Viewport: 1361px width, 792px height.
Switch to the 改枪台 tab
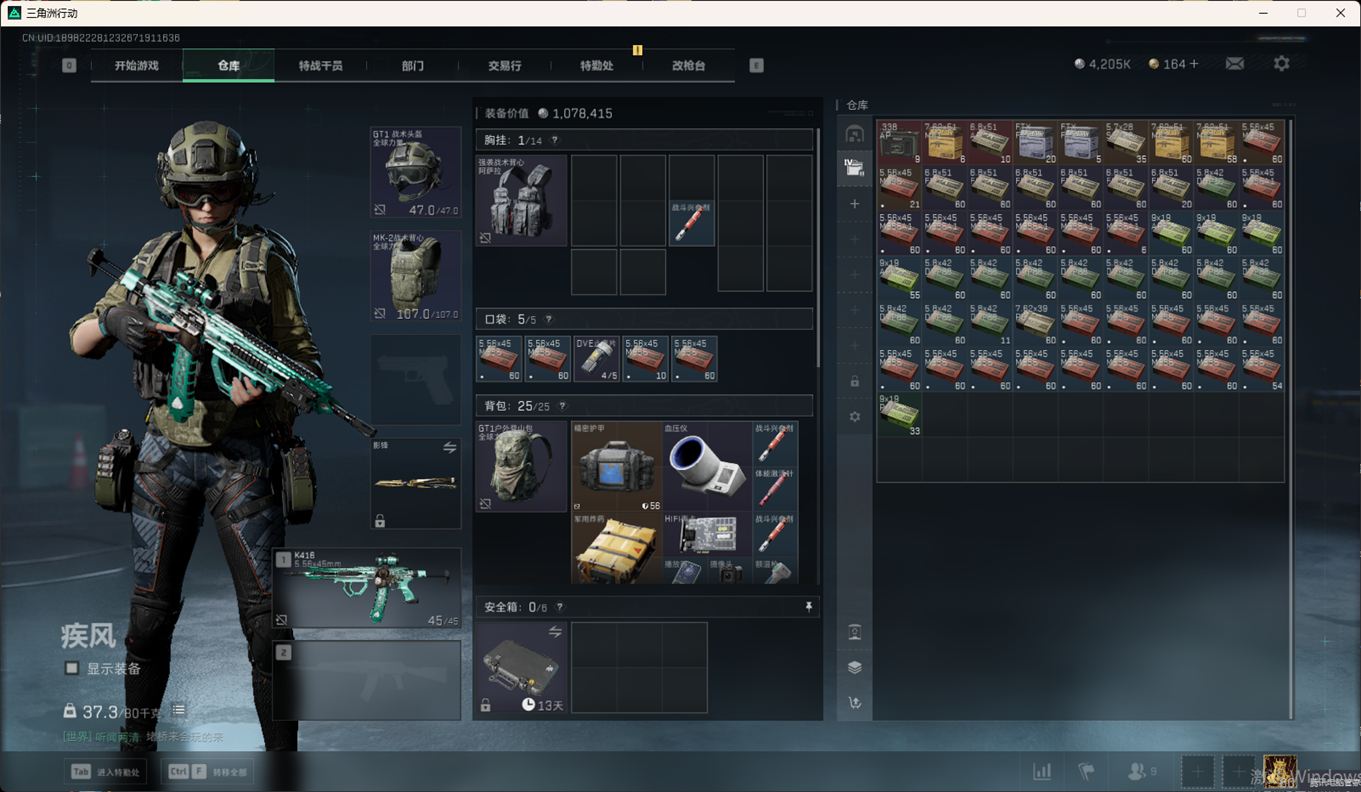688,66
